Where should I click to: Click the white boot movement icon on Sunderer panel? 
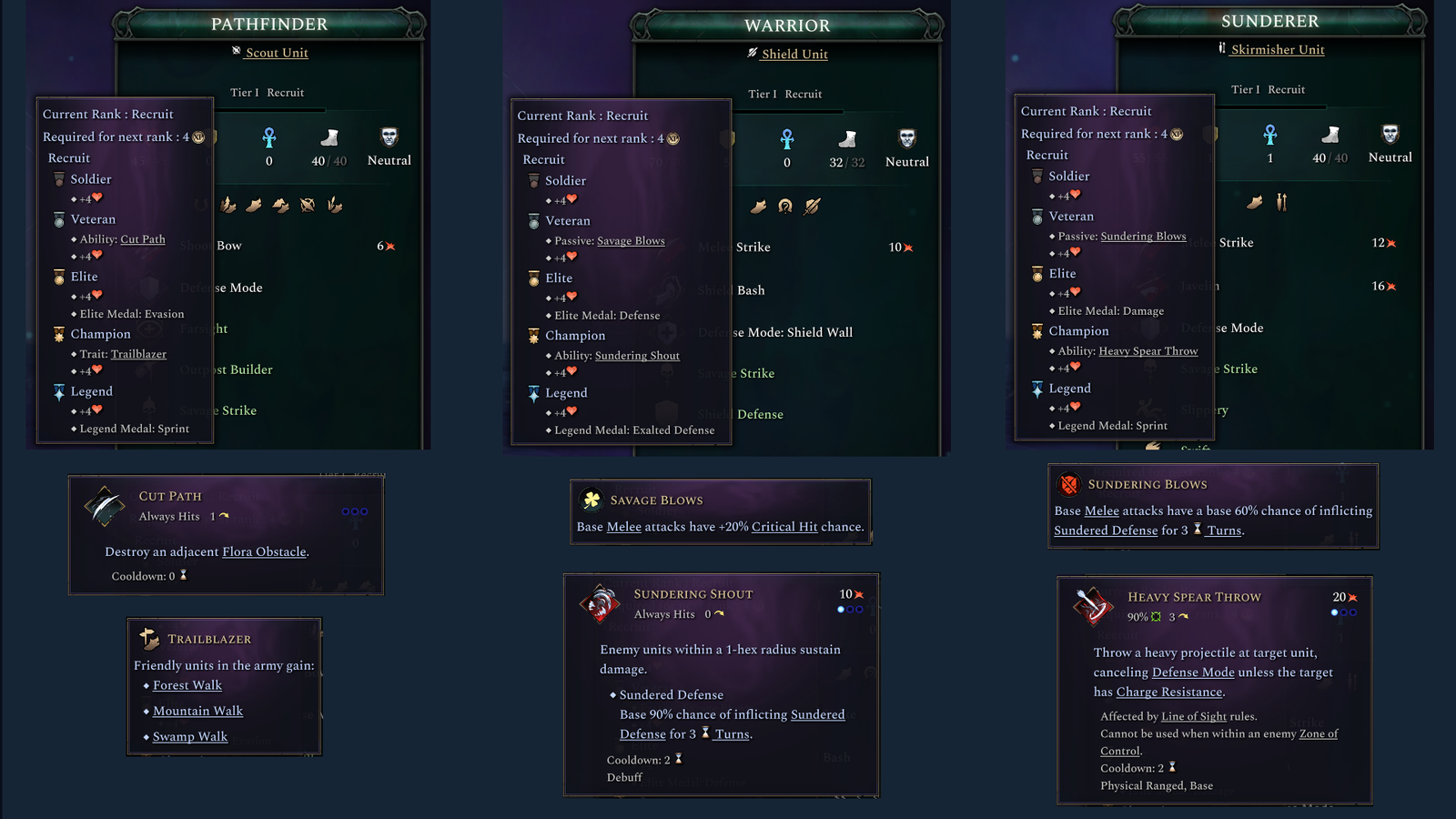pos(1329,136)
